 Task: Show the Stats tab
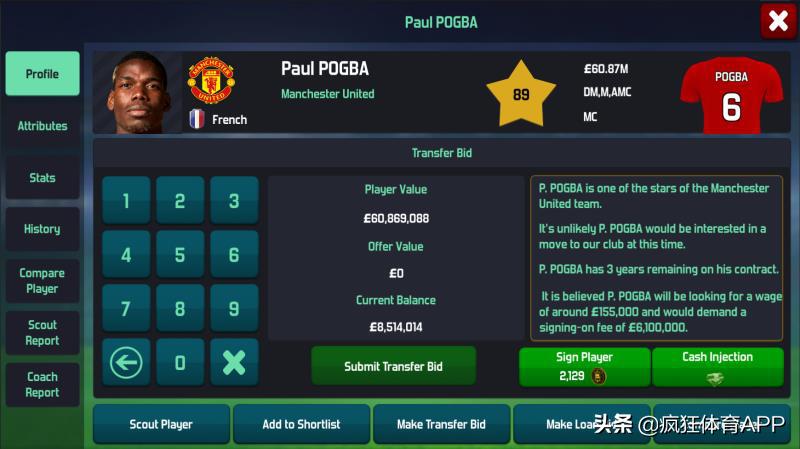[42, 178]
